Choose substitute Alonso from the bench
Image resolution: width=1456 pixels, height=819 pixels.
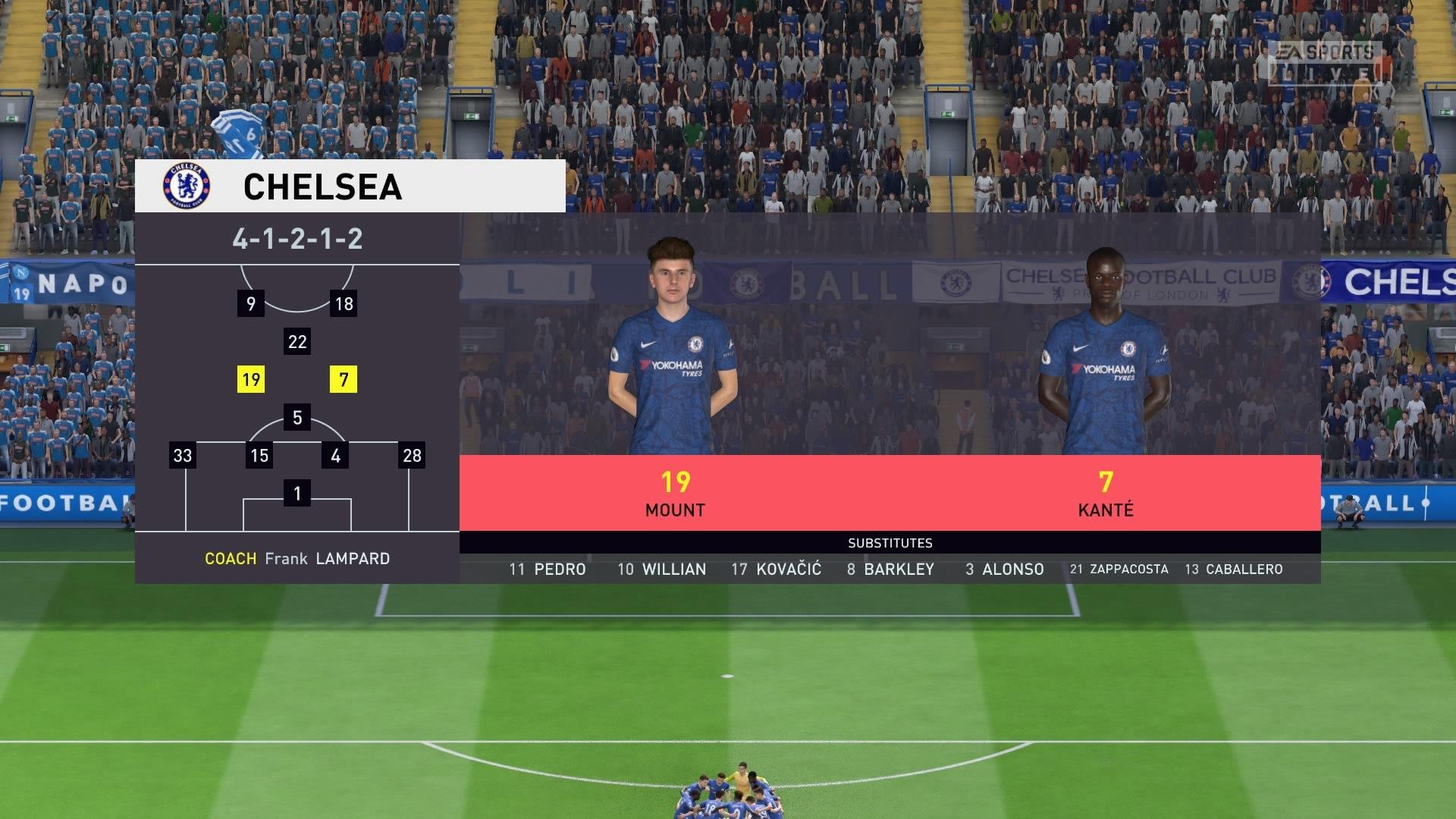(1004, 570)
